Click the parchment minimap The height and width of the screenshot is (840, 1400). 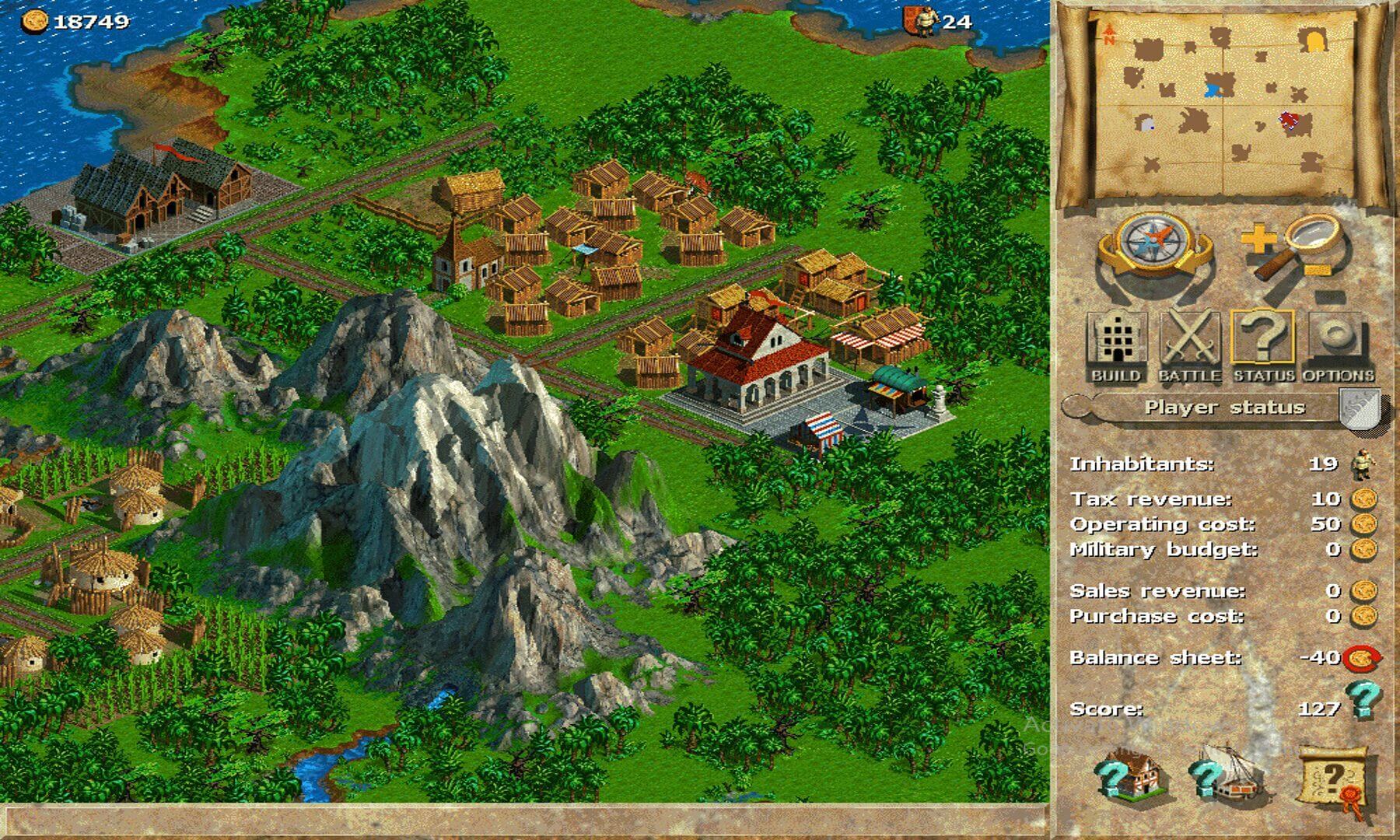[x=1223, y=105]
